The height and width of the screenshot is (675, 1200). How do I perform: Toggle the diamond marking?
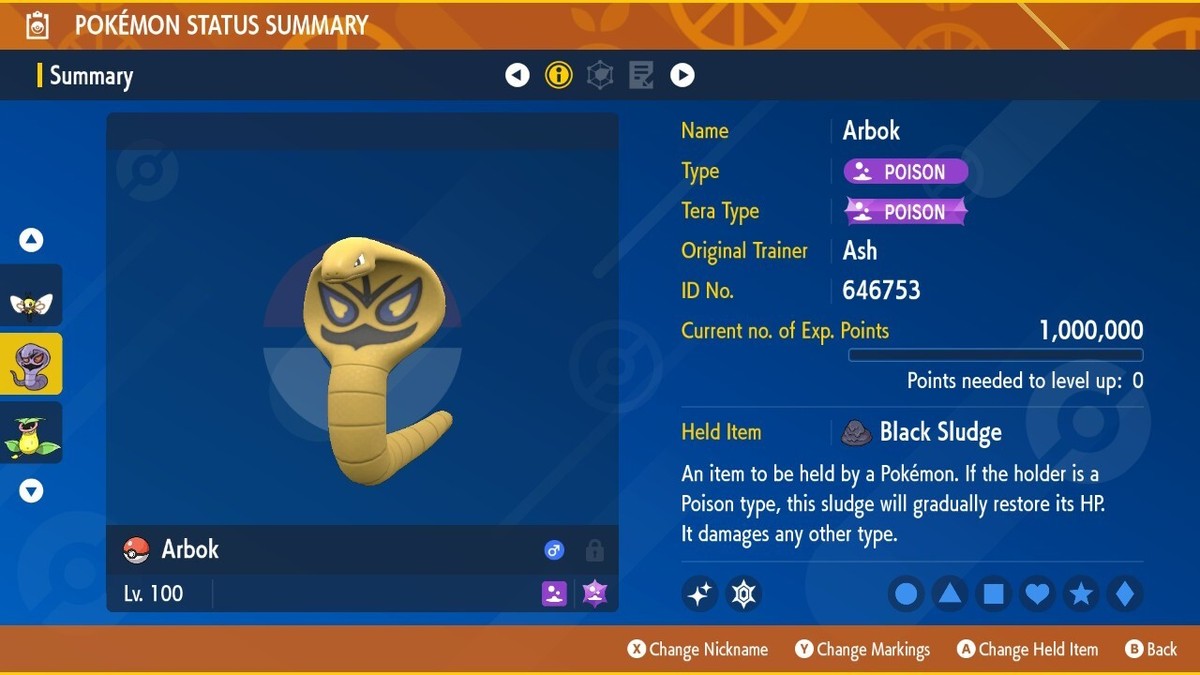pyautogui.click(x=1124, y=594)
